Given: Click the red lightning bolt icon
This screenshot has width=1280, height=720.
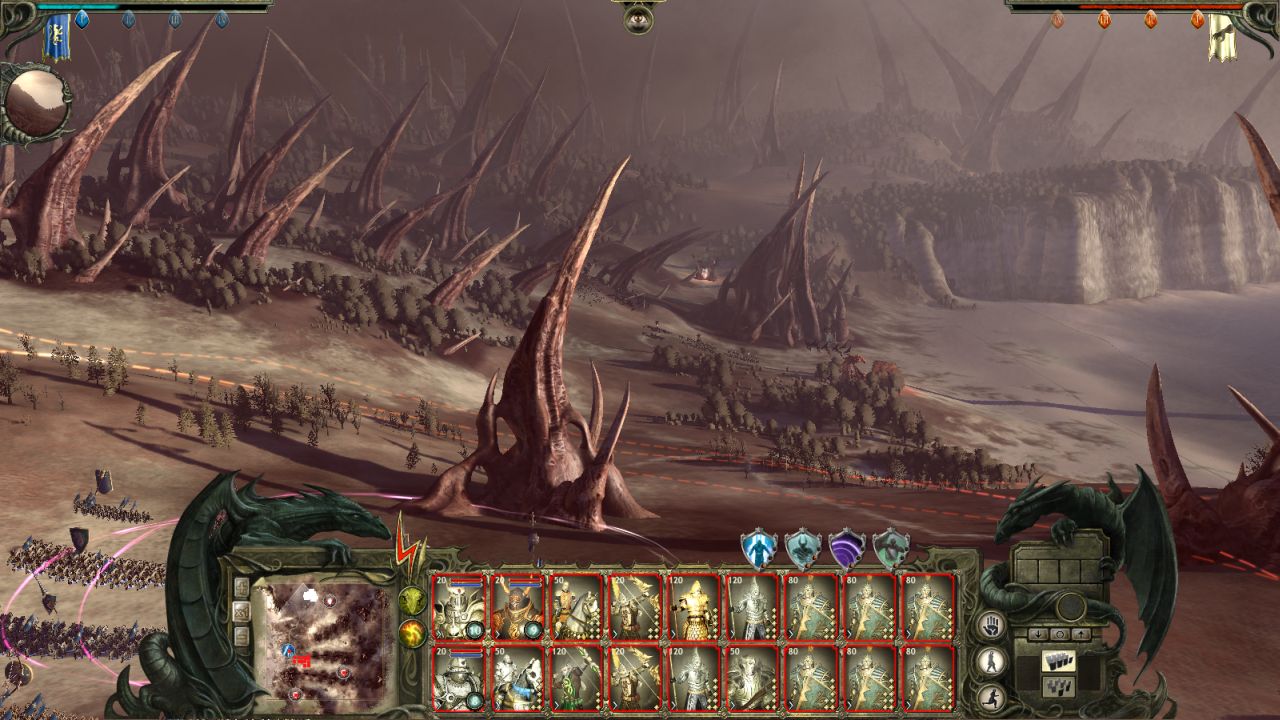Looking at the screenshot, I should point(410,545).
